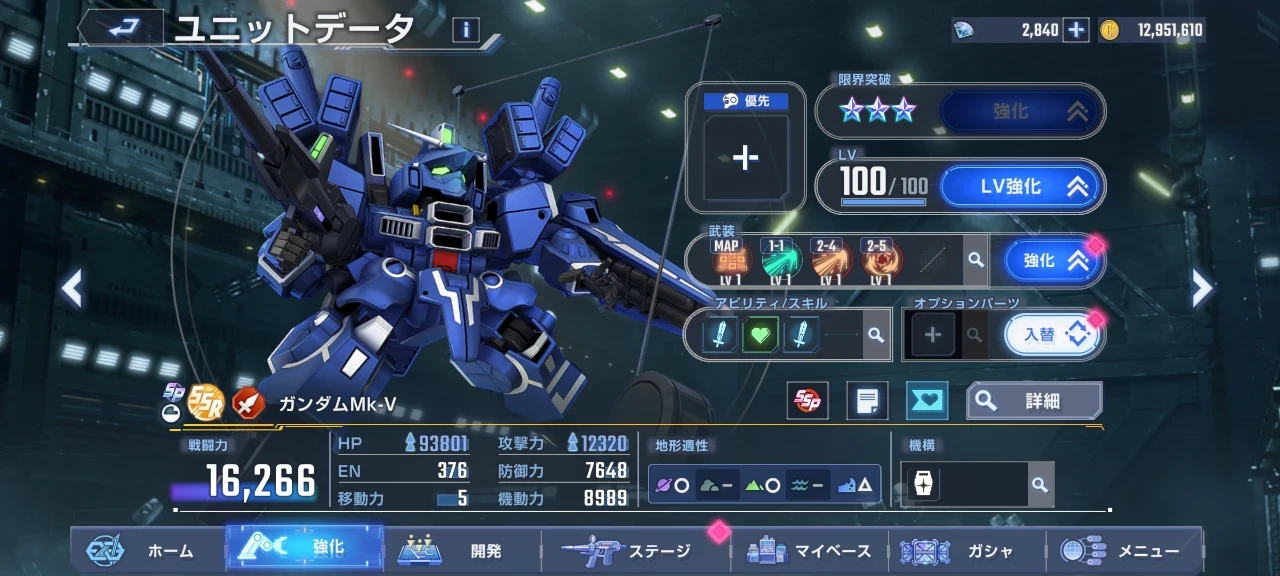Image resolution: width=1280 pixels, height=576 pixels.
Task: Click the 入替 option parts swap button
Action: click(x=1051, y=335)
